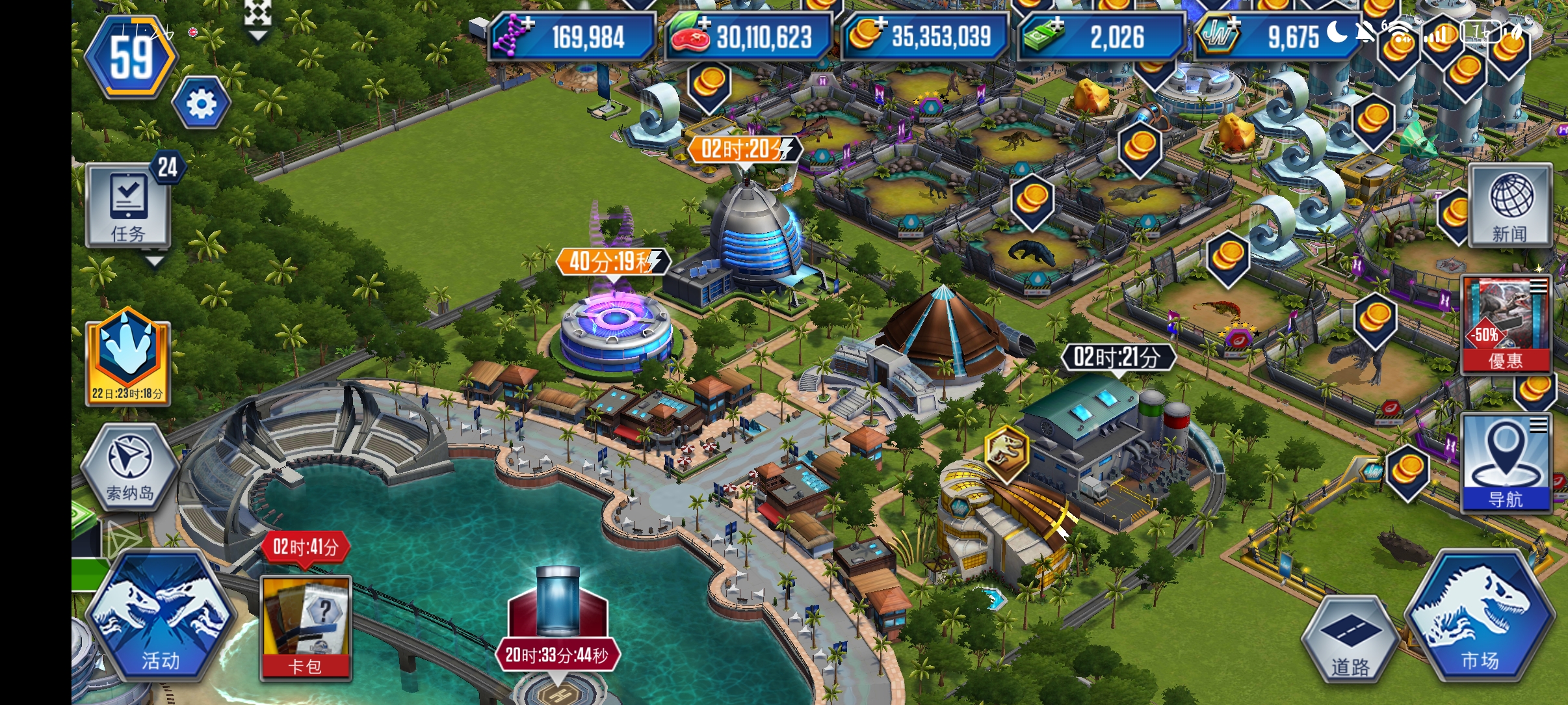This screenshot has height=705, width=1568.
Task: Select the 道路 road building tool
Action: coord(1350,639)
